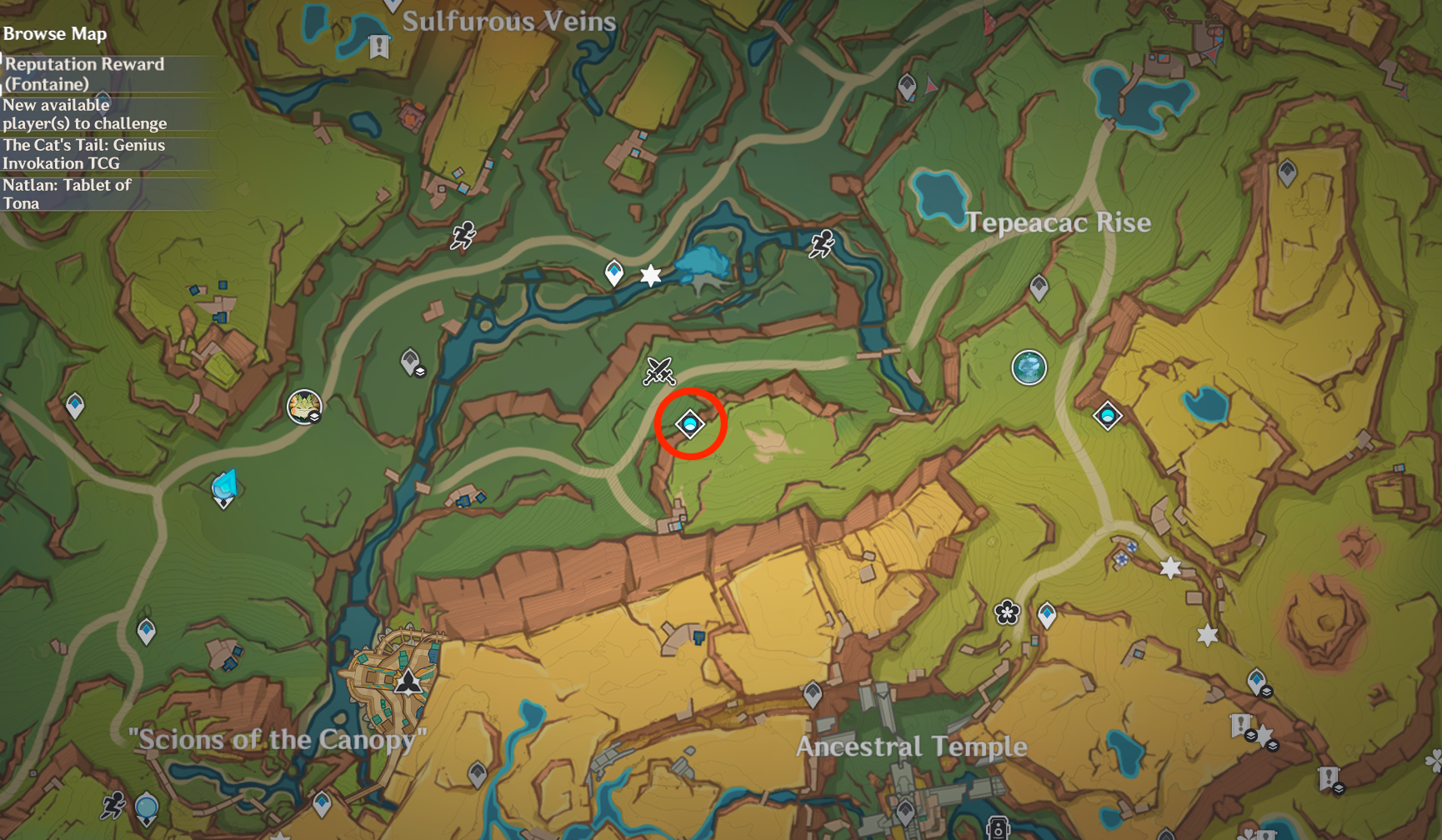This screenshot has width=1442, height=840.
Task: Select the Scions of the Canopy tribe icon
Action: (408, 681)
